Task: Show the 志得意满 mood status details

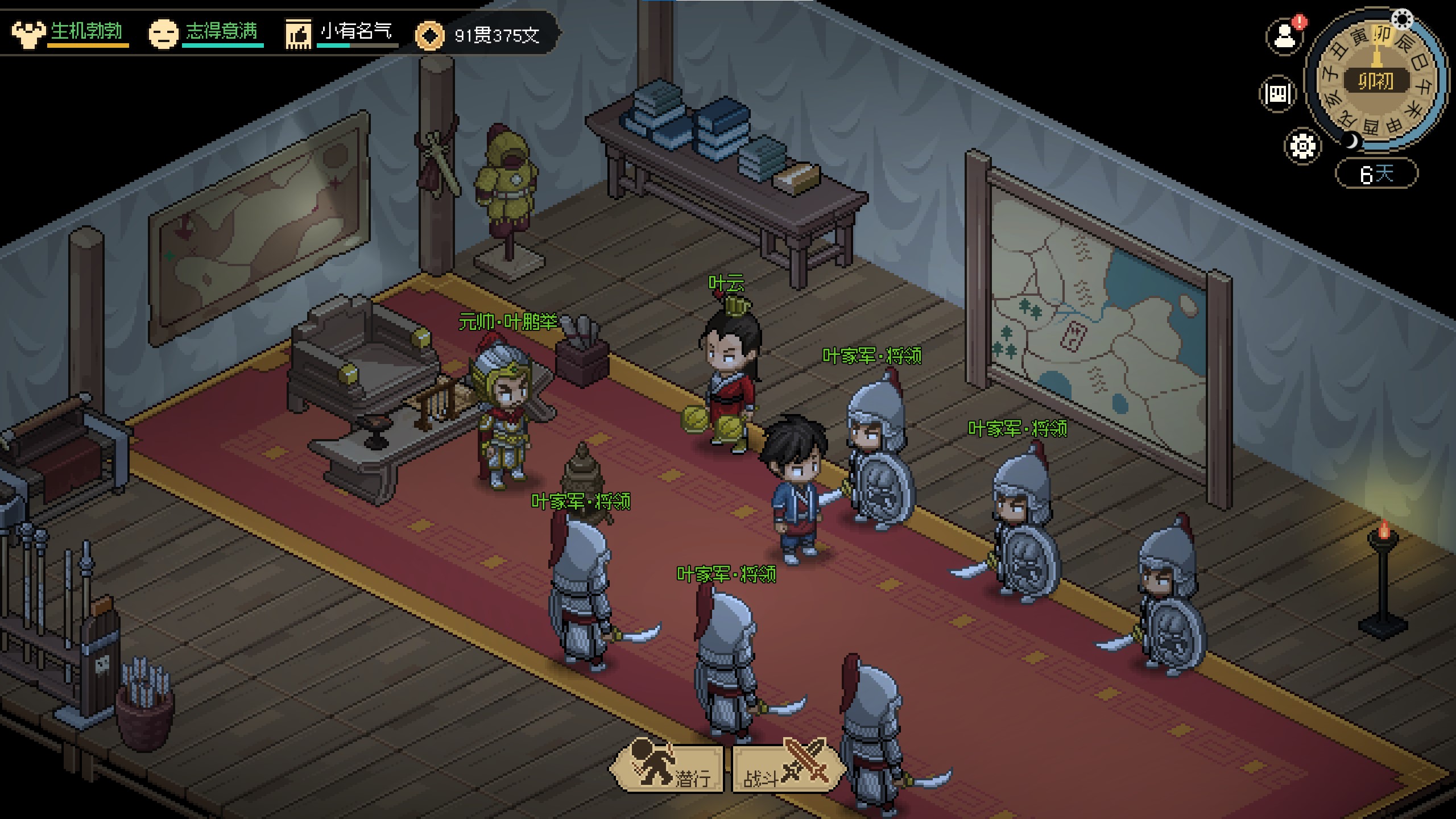Action: tap(206, 33)
